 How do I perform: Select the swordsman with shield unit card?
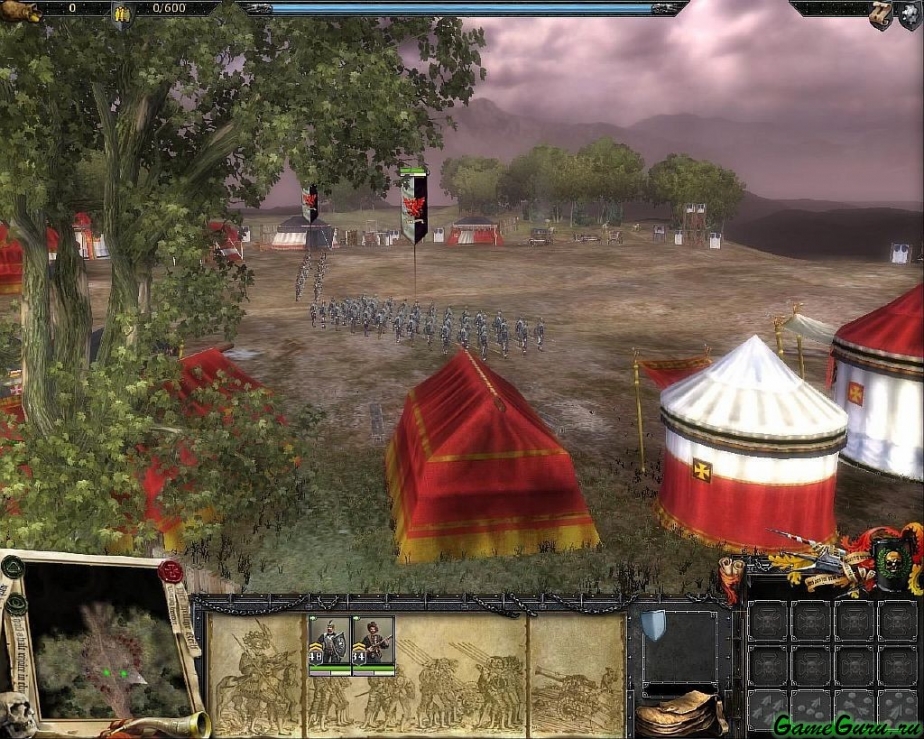pyautogui.click(x=329, y=644)
